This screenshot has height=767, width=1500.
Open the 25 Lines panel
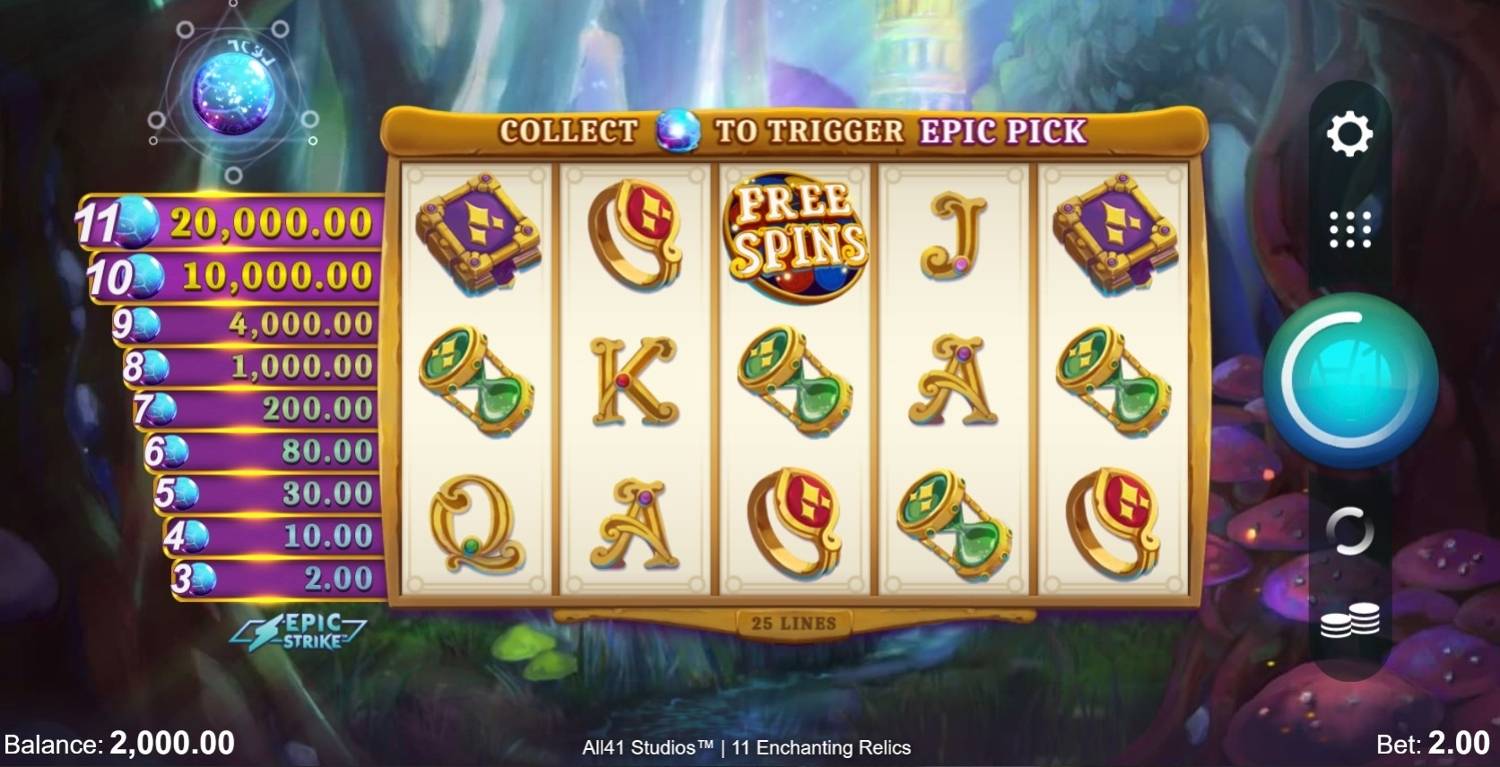tap(794, 621)
